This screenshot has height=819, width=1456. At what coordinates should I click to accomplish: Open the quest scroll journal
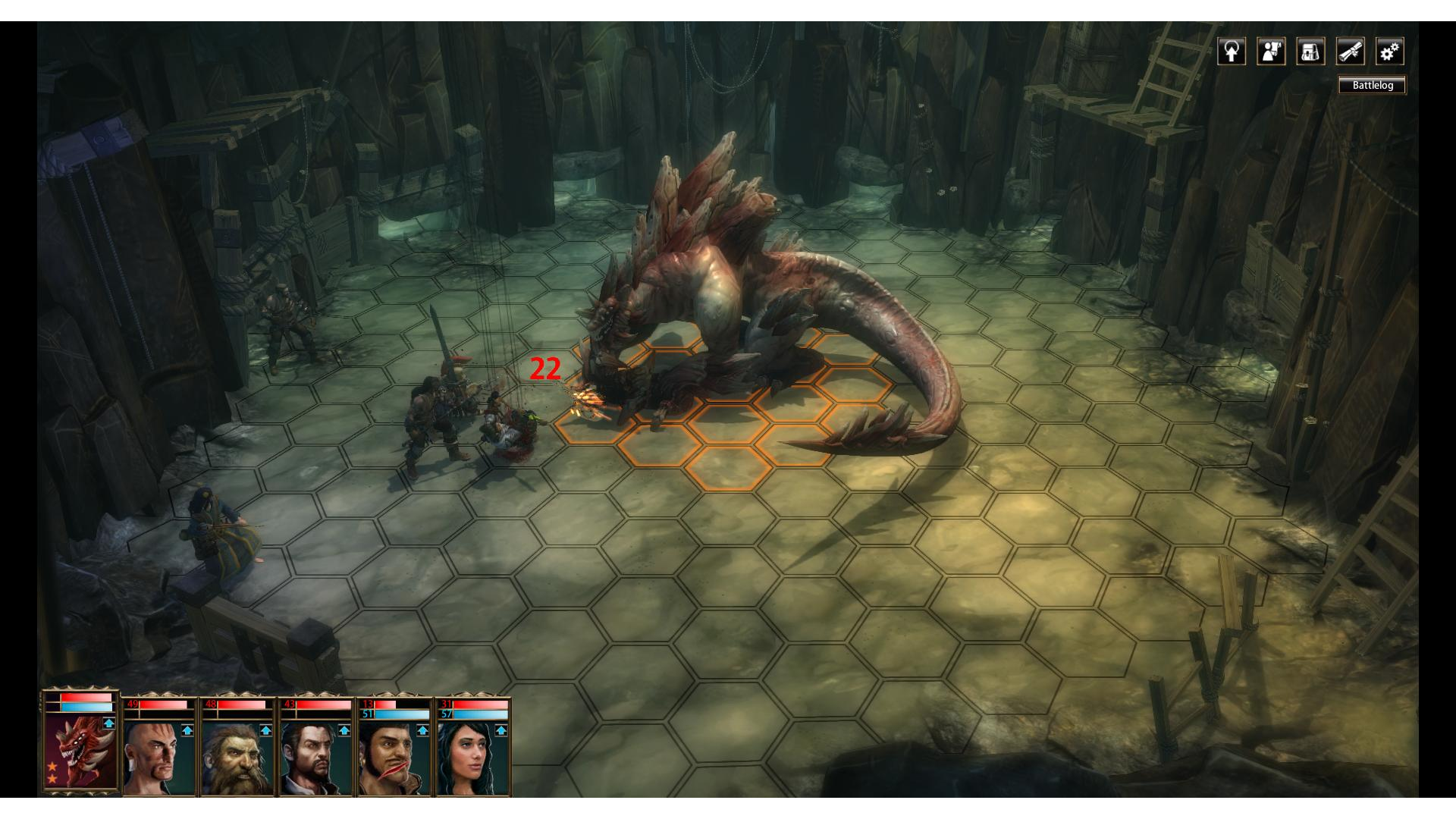point(1350,52)
